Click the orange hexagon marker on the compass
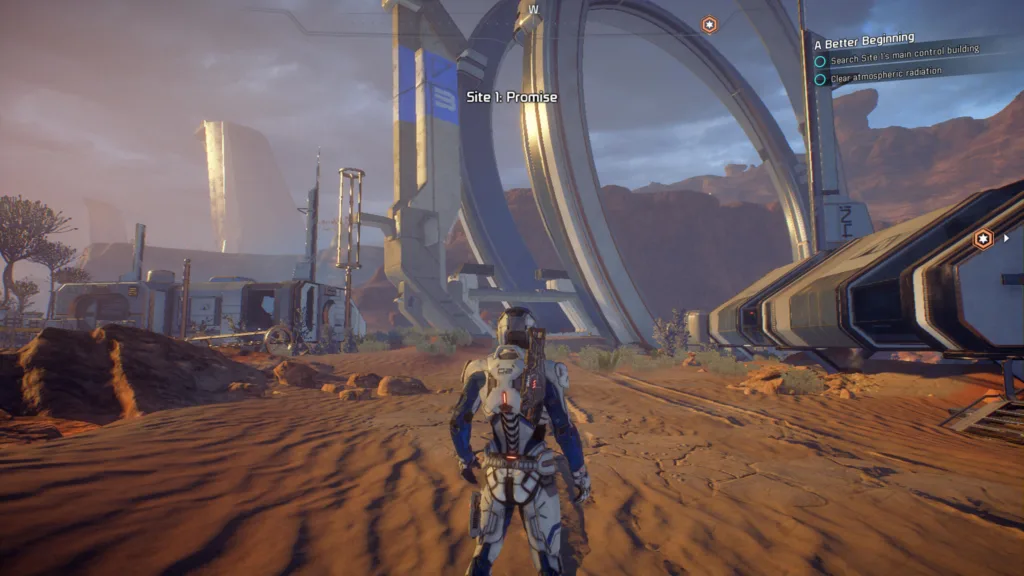Screen dimensions: 1024x576 pos(709,24)
